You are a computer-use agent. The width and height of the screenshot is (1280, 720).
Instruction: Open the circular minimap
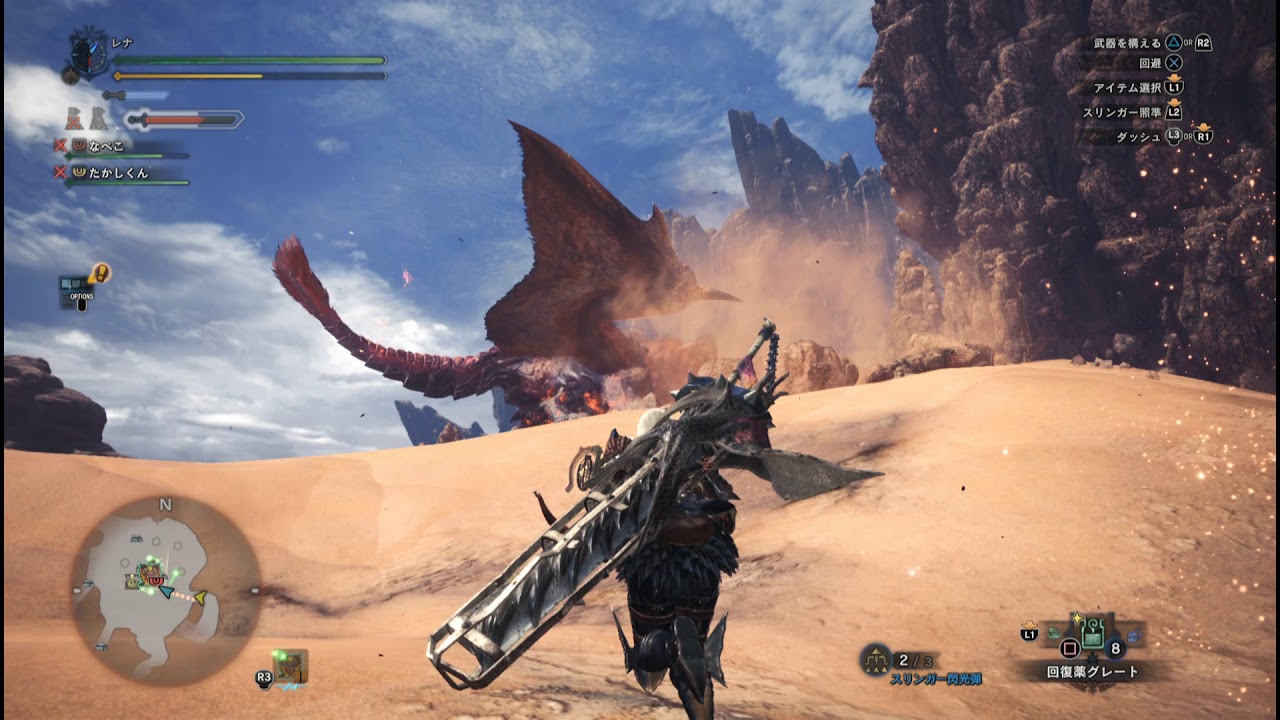165,590
